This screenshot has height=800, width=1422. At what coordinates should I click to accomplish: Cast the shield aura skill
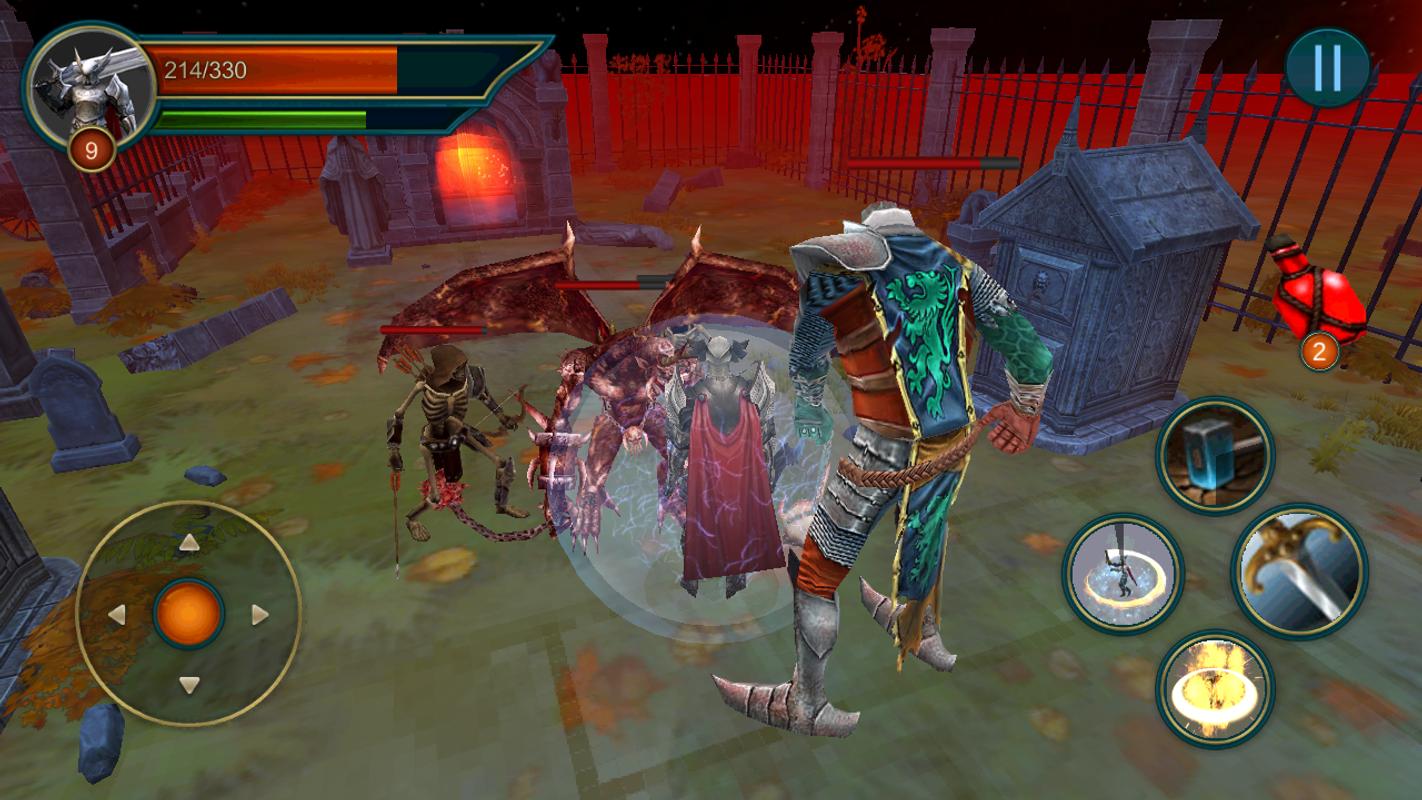(1123, 574)
